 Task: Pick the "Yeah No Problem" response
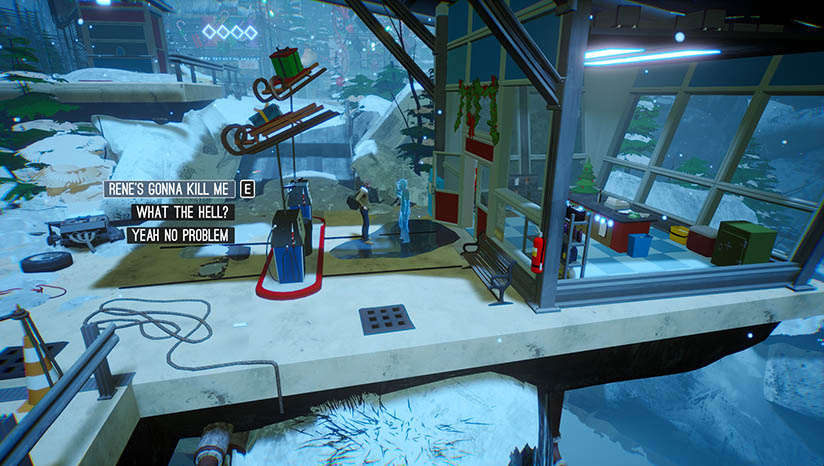[180, 235]
